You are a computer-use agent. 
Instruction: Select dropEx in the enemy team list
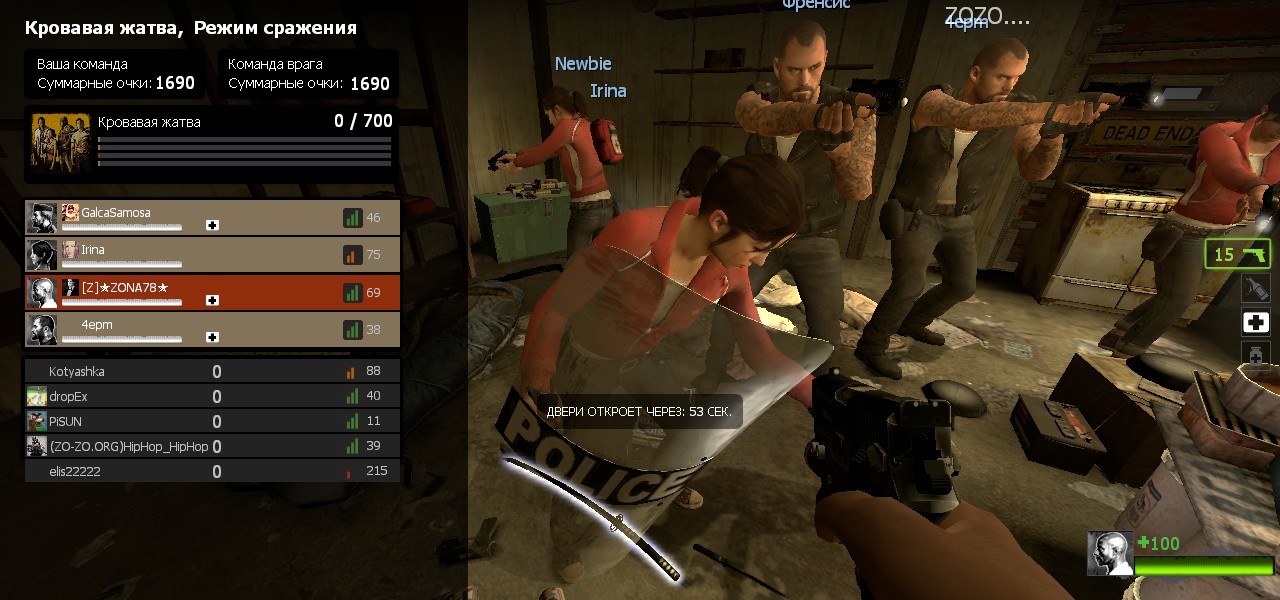(212, 397)
